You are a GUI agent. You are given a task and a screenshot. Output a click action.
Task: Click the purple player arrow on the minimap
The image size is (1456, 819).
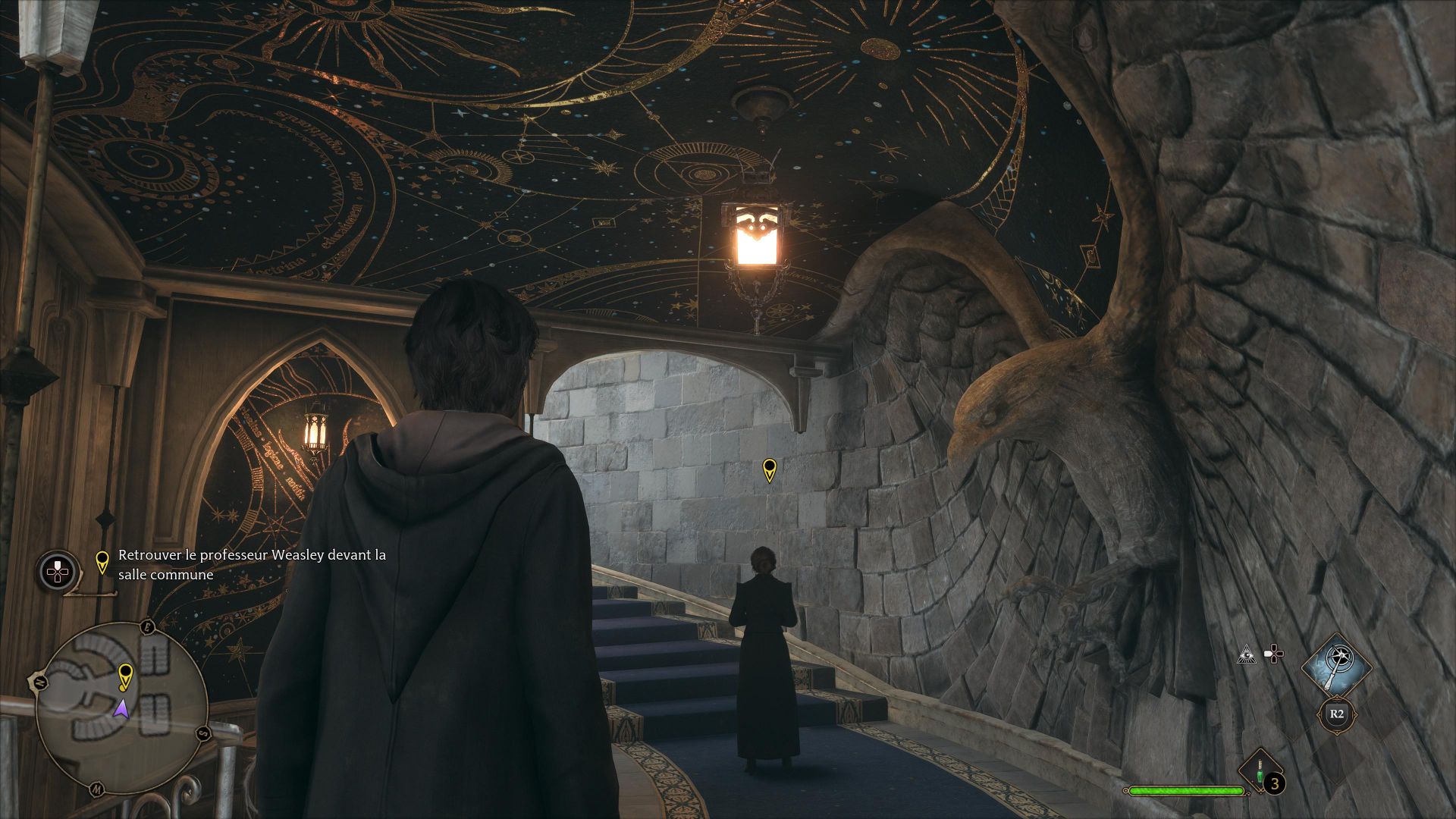pos(121,709)
